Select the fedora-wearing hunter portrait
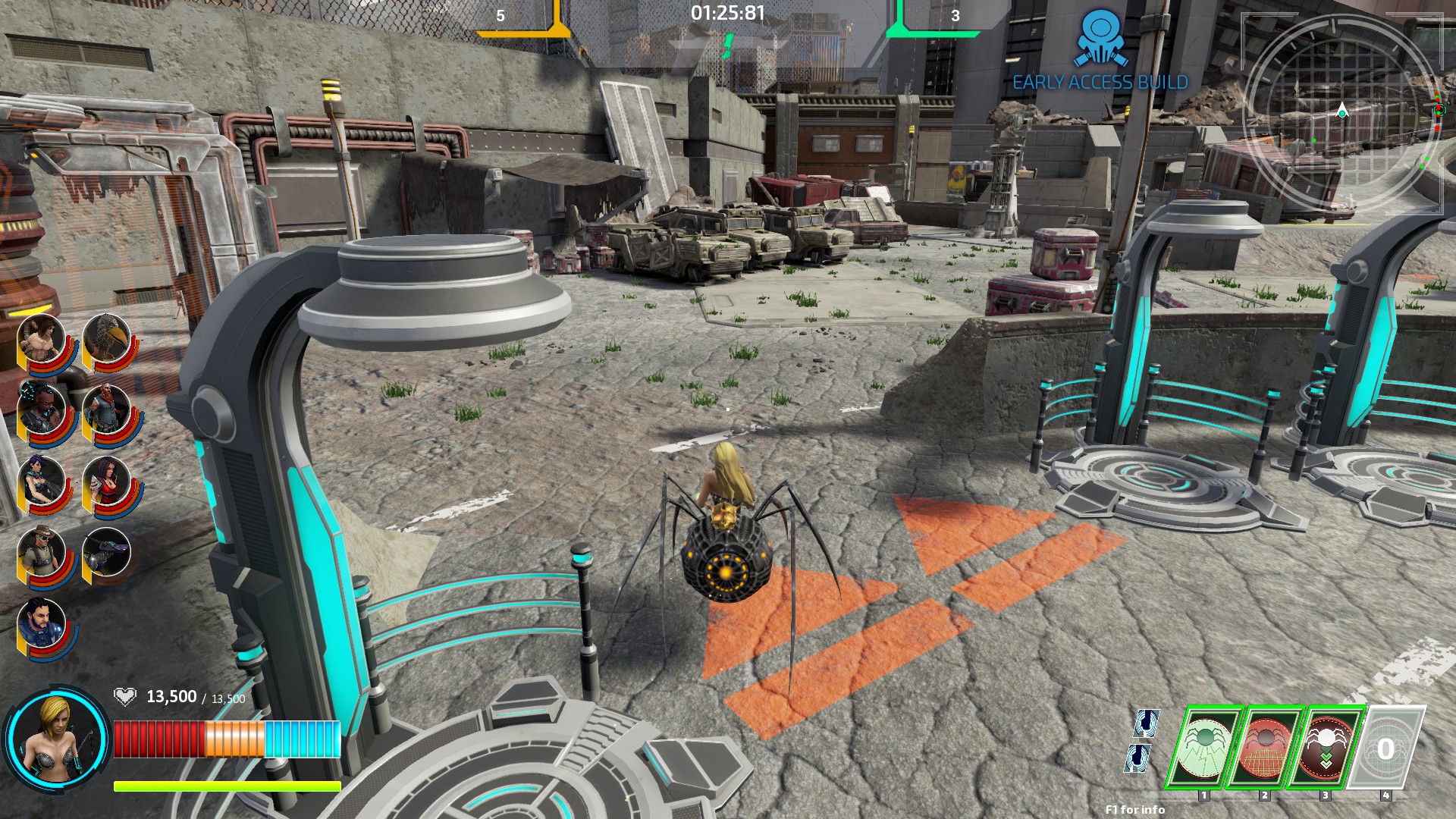1456x819 pixels. coord(42,552)
